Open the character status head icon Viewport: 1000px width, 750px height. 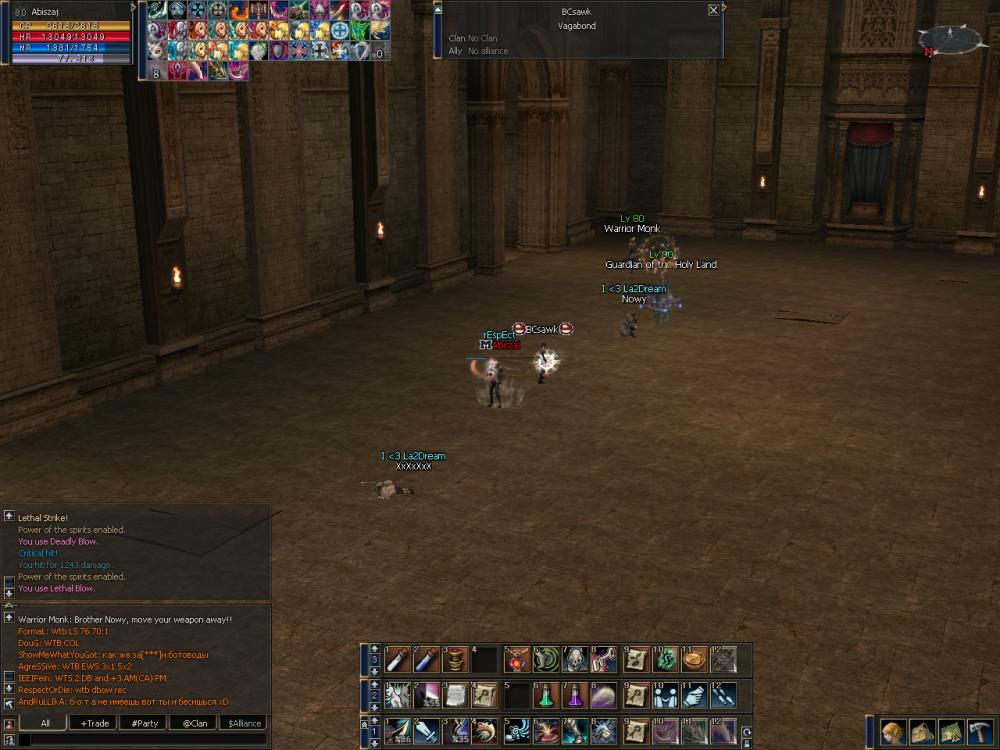click(893, 731)
